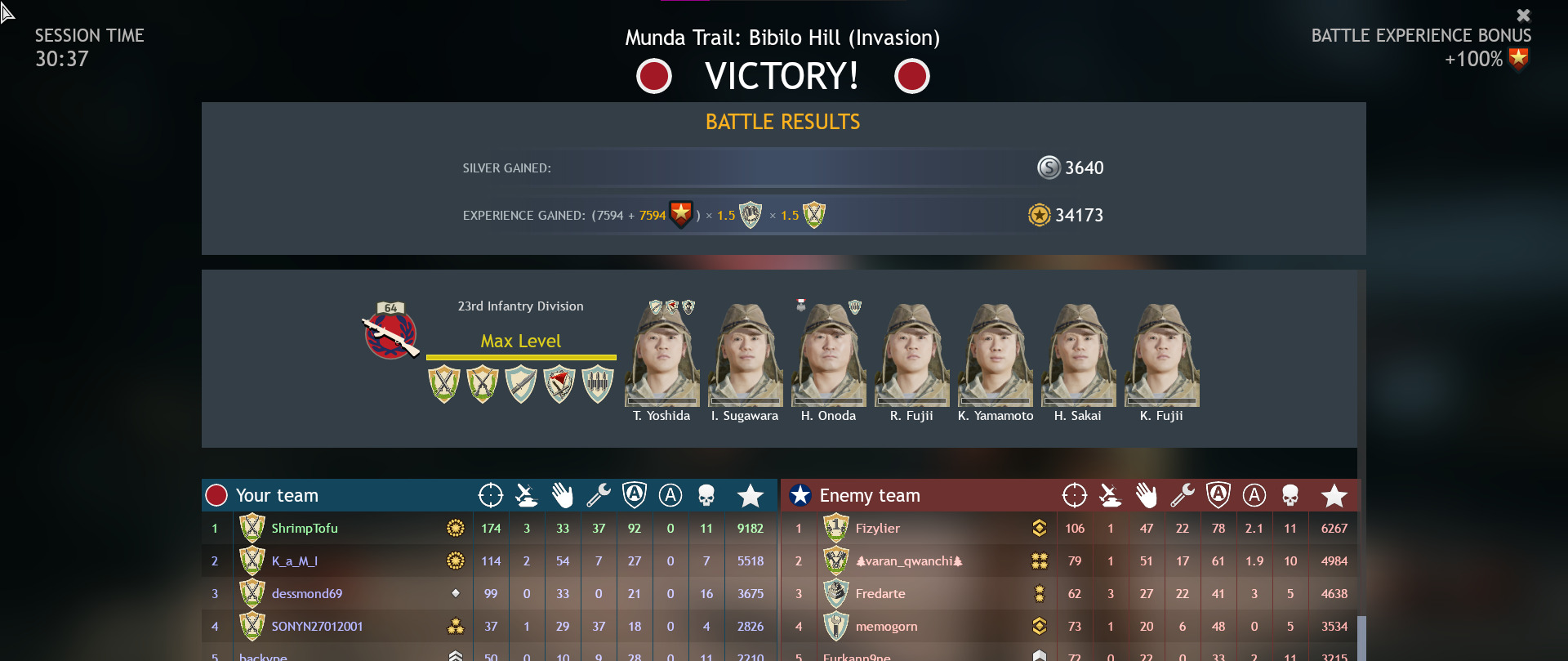The image size is (1568, 661).
Task: Open ShrimpTofu's player entry
Action: coord(305,528)
